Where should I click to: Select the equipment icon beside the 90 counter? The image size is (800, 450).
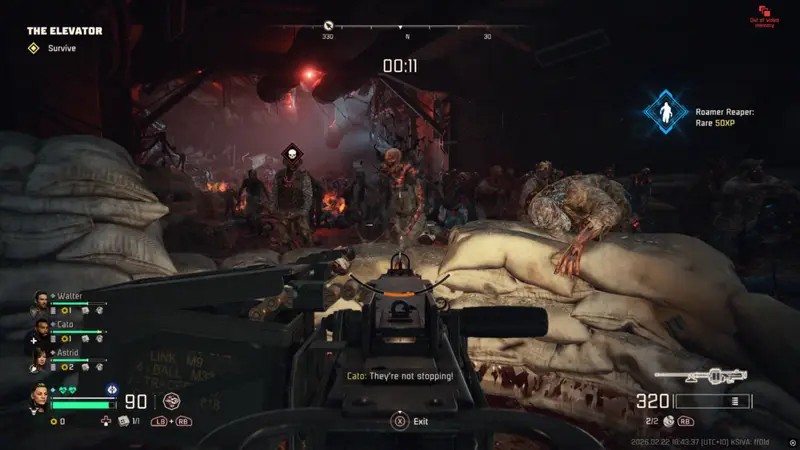click(x=171, y=403)
